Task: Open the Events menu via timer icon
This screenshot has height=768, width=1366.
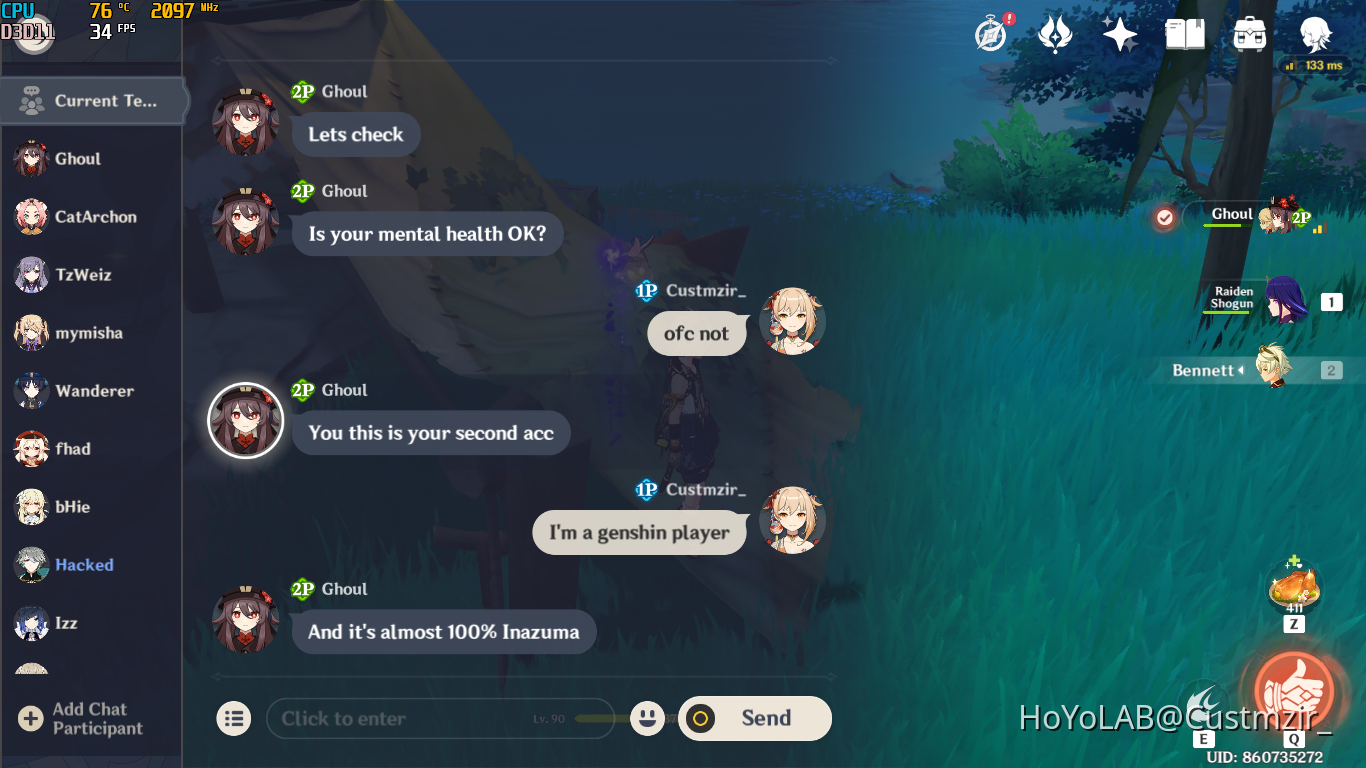Action: pos(988,33)
